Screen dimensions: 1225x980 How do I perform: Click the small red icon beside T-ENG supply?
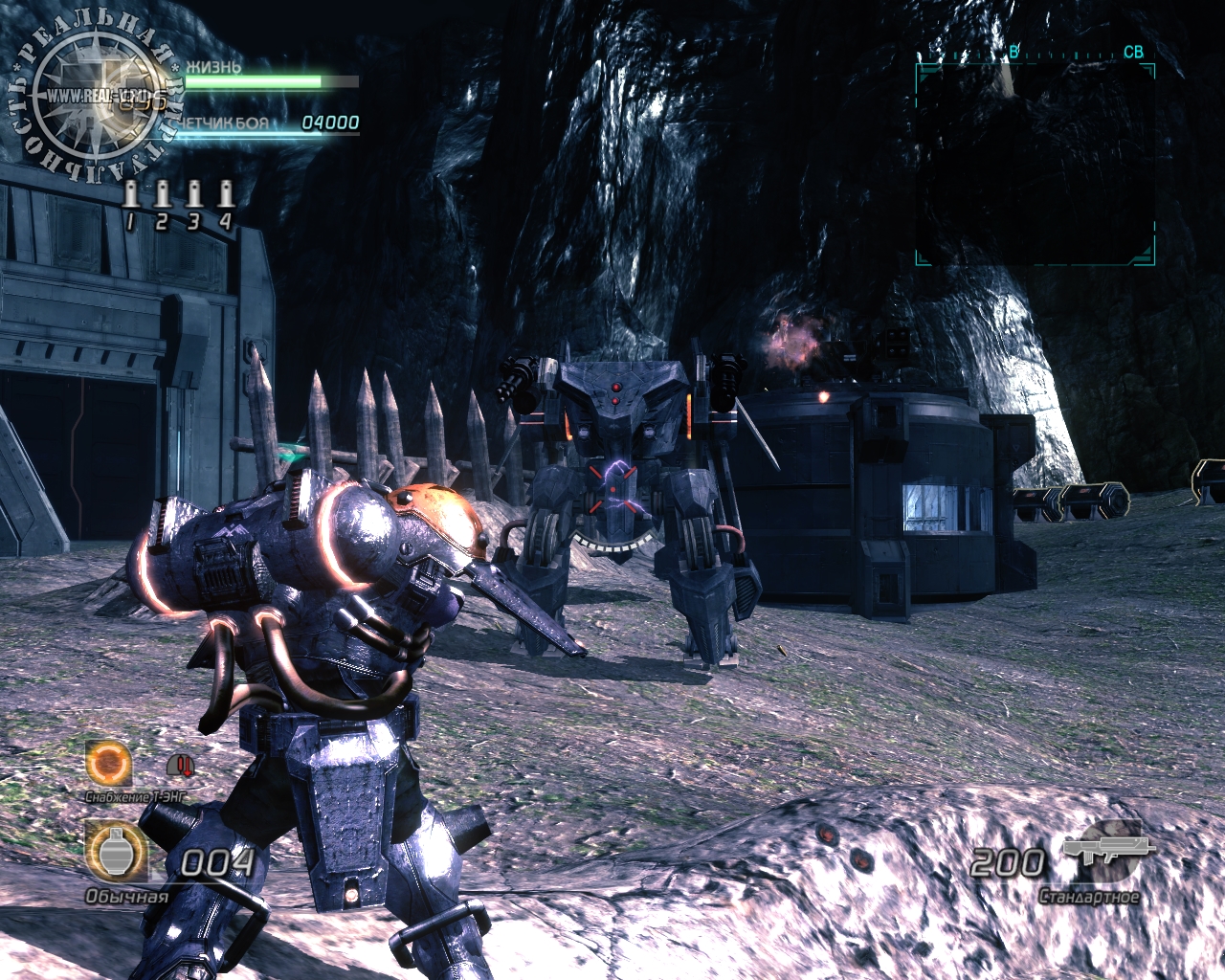click(180, 765)
